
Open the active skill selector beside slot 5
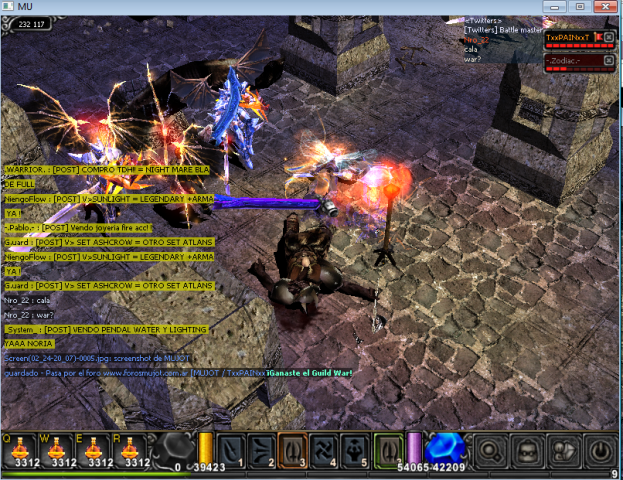[x=388, y=451]
